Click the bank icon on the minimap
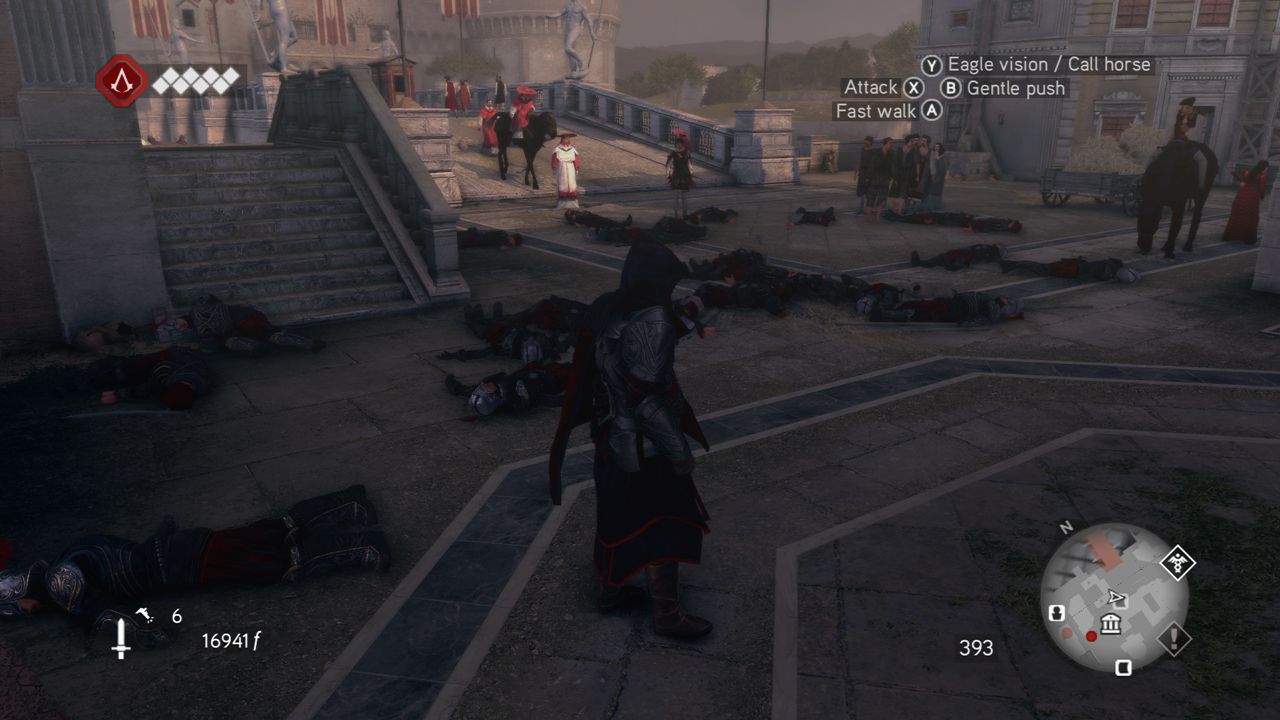The width and height of the screenshot is (1280, 720). tap(1110, 623)
